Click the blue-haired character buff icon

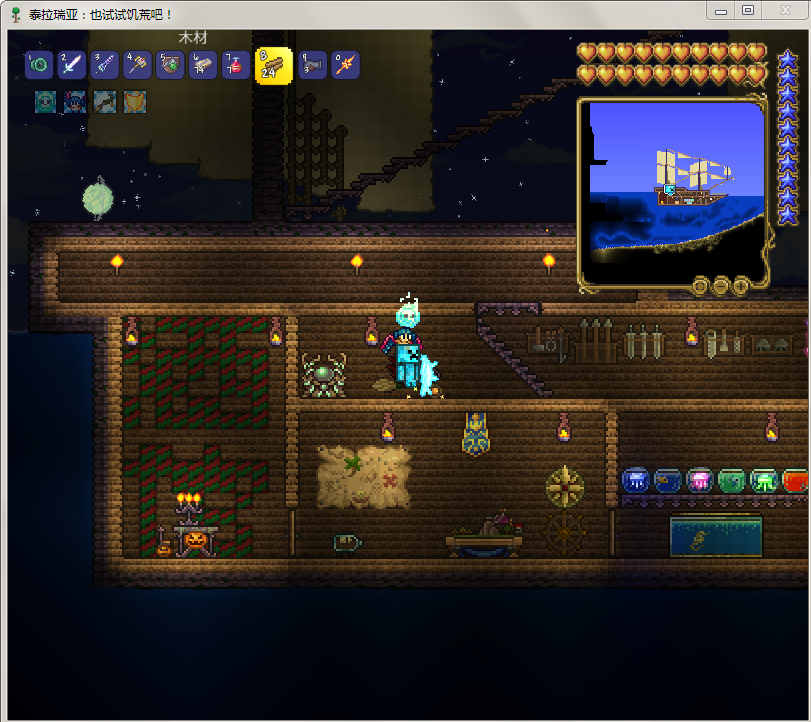75,101
